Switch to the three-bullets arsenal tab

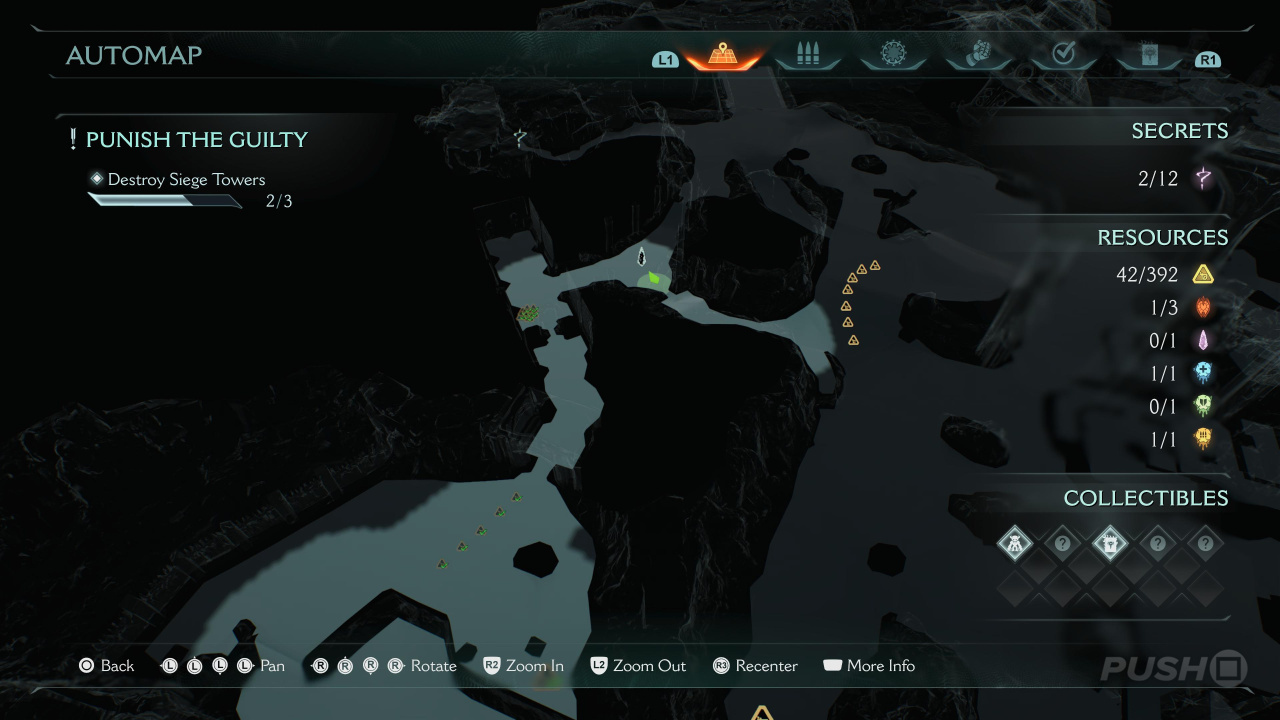pyautogui.click(x=807, y=55)
